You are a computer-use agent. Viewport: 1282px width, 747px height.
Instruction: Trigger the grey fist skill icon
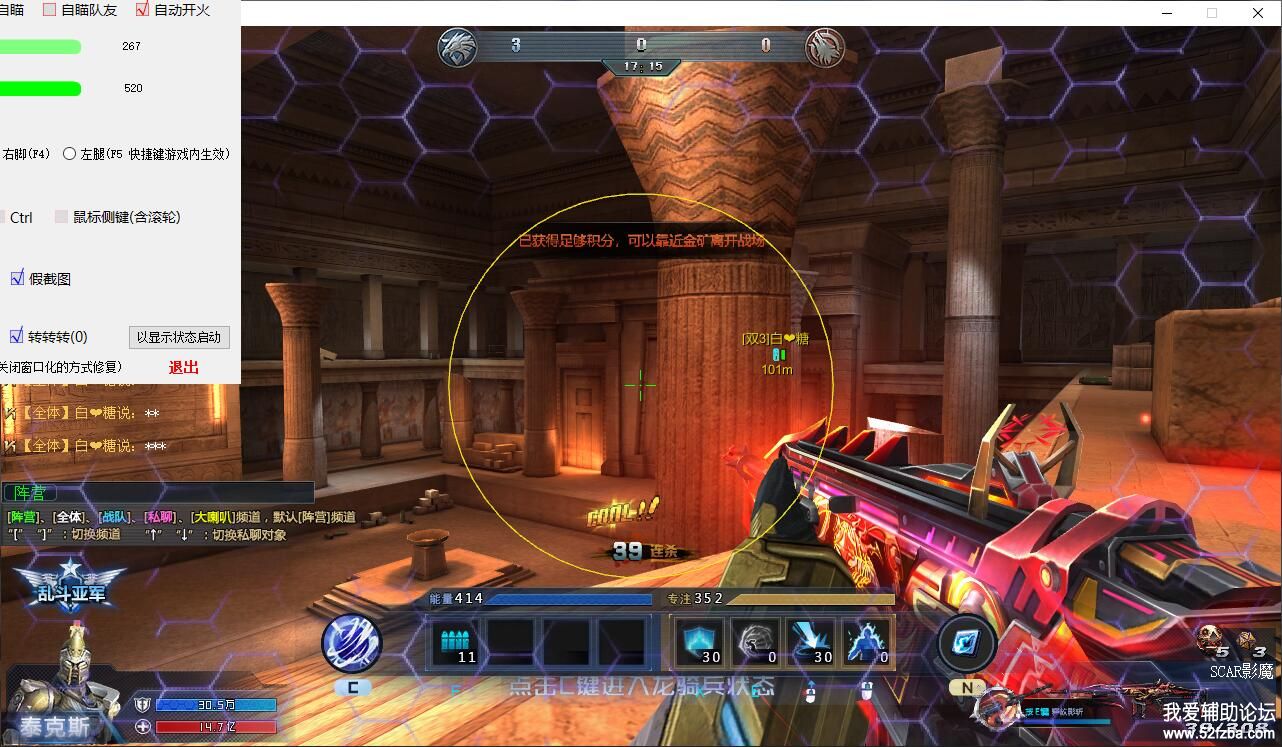[x=754, y=642]
